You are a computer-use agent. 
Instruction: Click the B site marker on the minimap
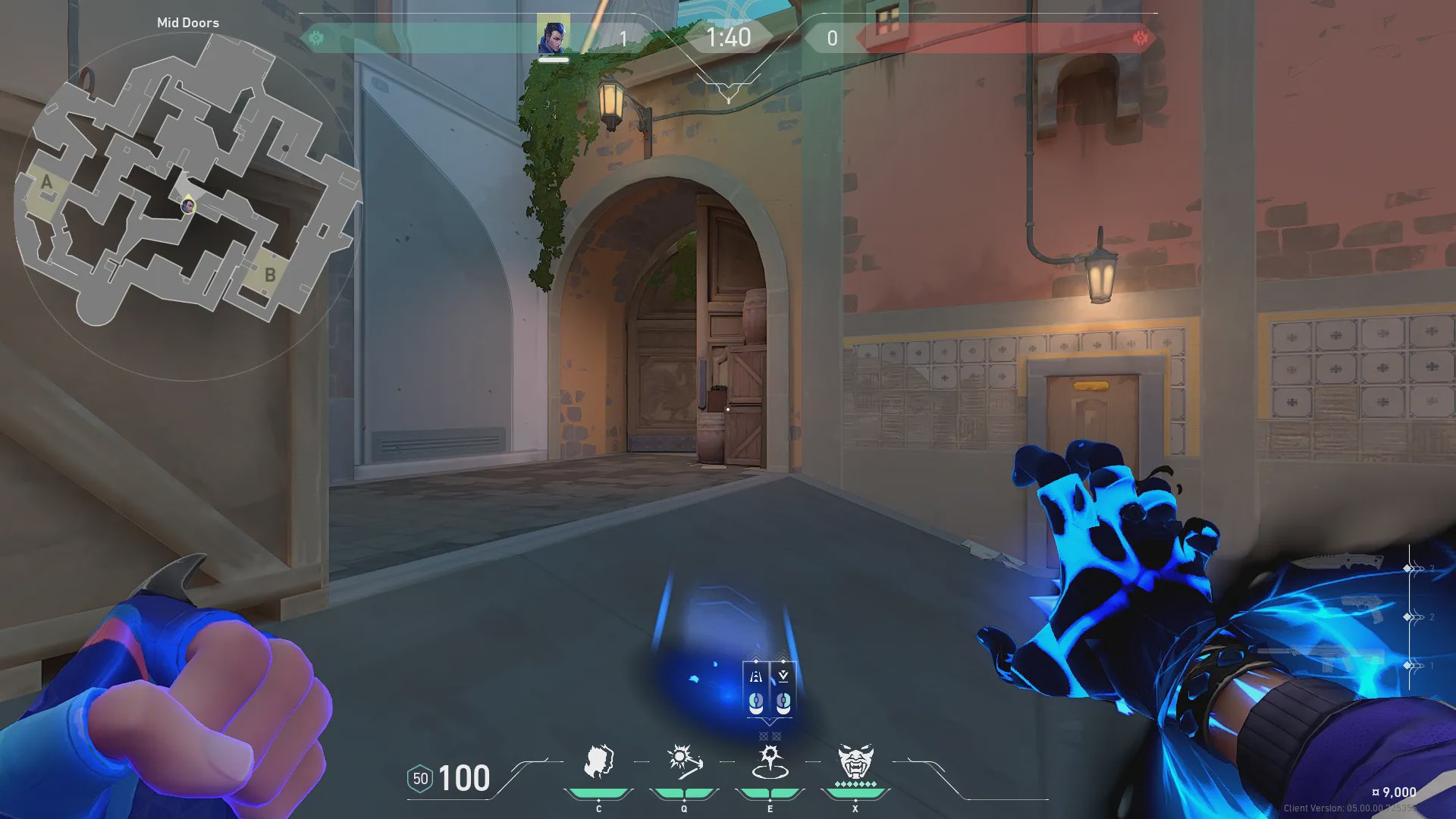(269, 275)
